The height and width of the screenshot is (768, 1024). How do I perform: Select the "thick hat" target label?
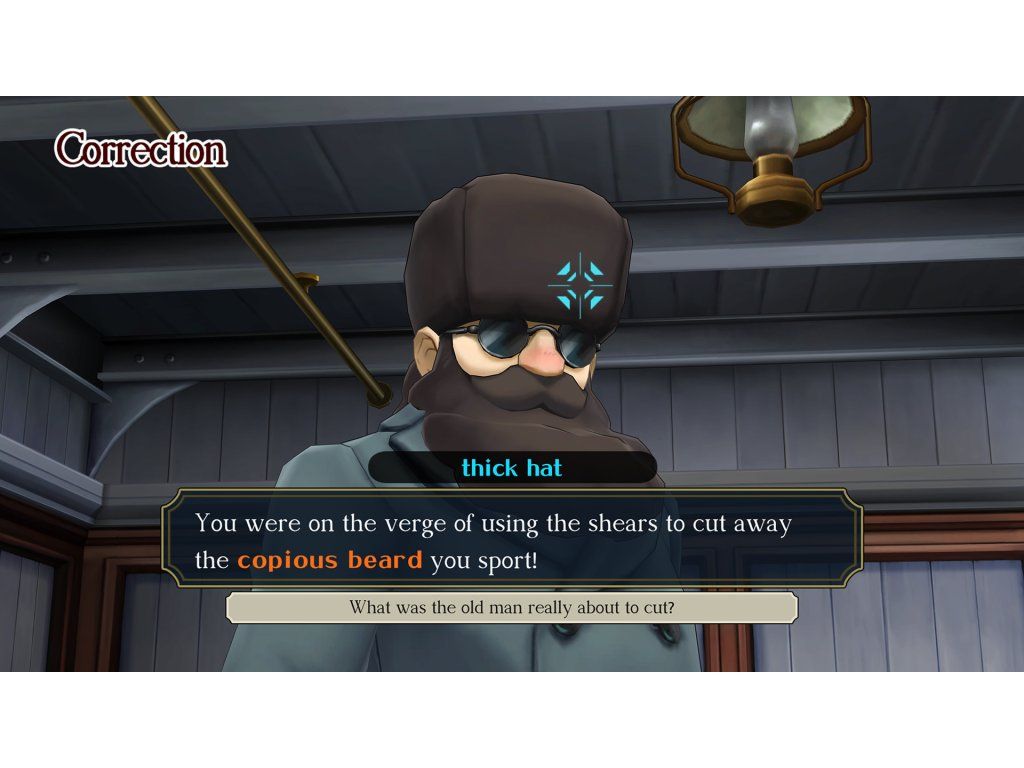pos(512,468)
